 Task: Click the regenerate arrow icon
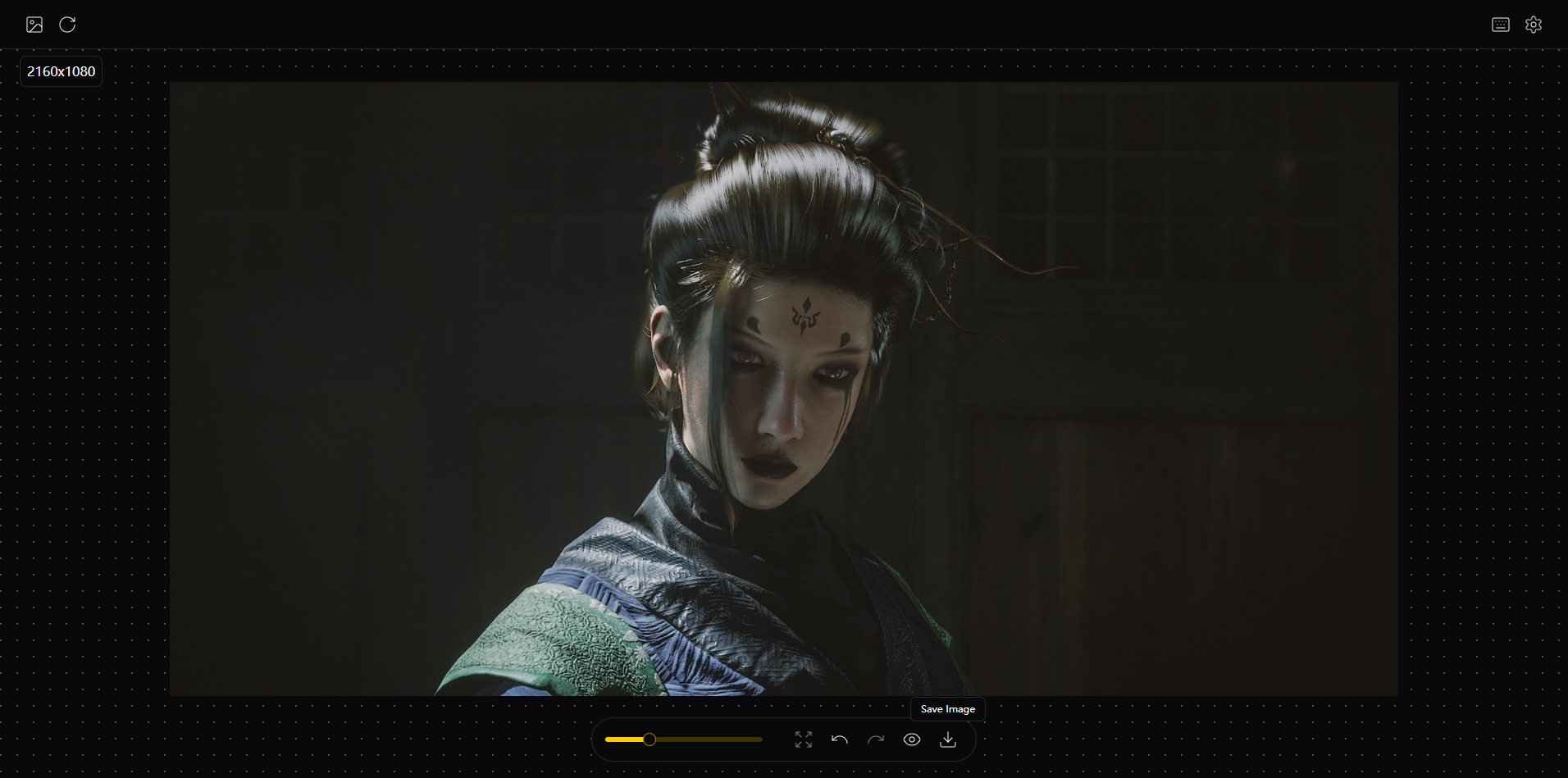click(67, 24)
